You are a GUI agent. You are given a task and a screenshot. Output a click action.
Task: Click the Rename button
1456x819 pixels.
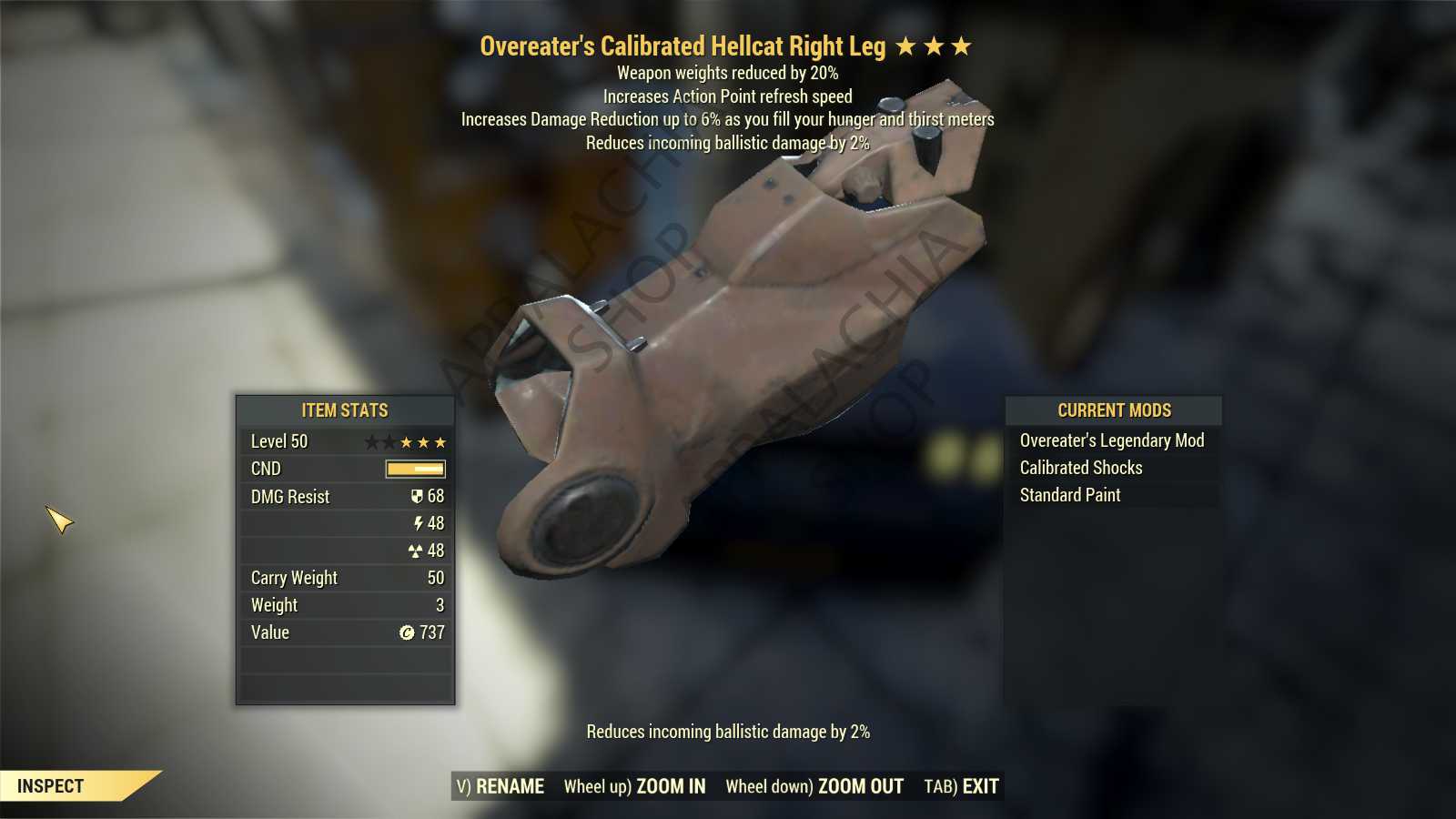pyautogui.click(x=500, y=787)
